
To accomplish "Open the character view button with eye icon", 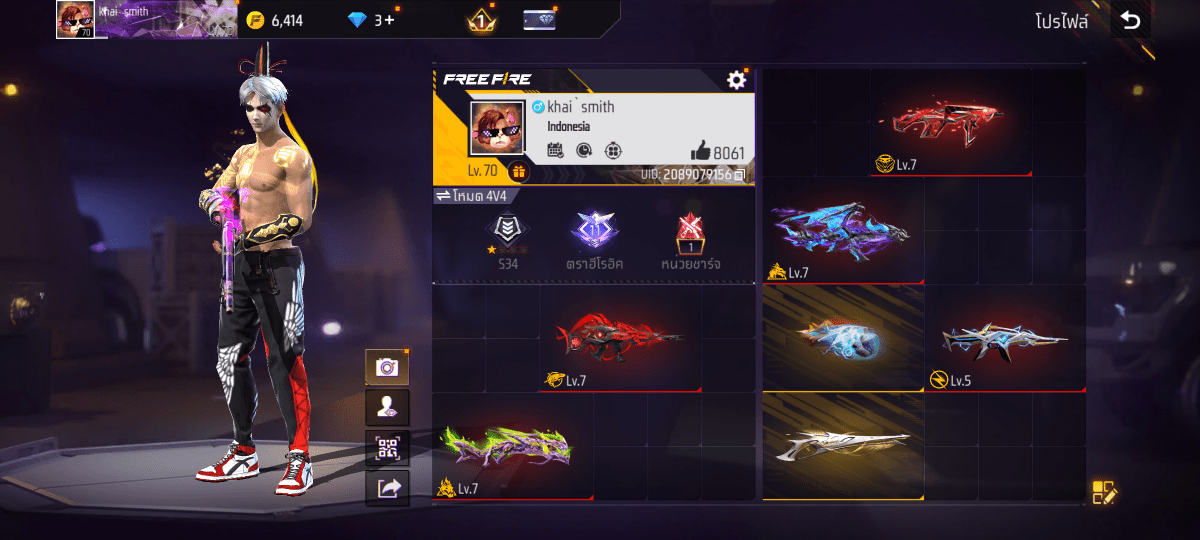I will pyautogui.click(x=387, y=407).
